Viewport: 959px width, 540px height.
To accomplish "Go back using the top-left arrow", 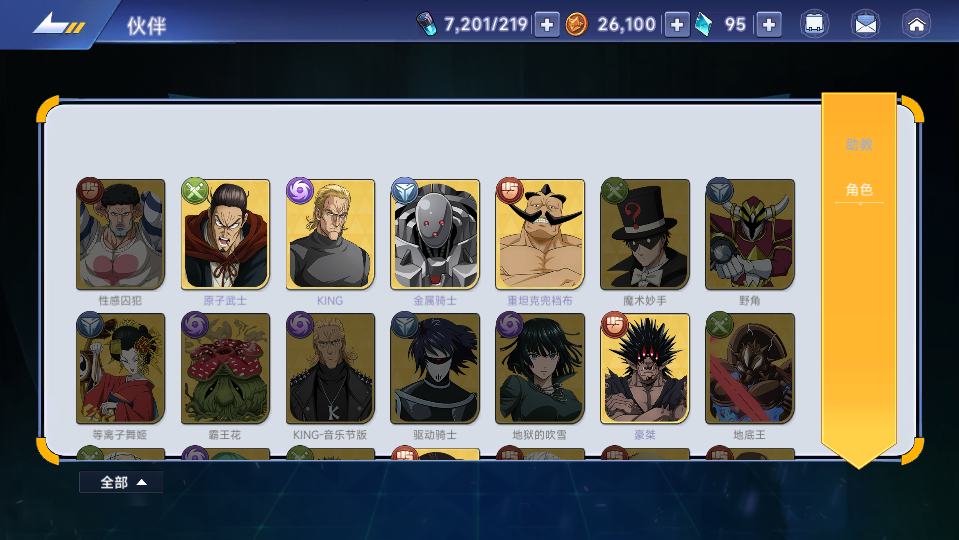I will pyautogui.click(x=57, y=24).
